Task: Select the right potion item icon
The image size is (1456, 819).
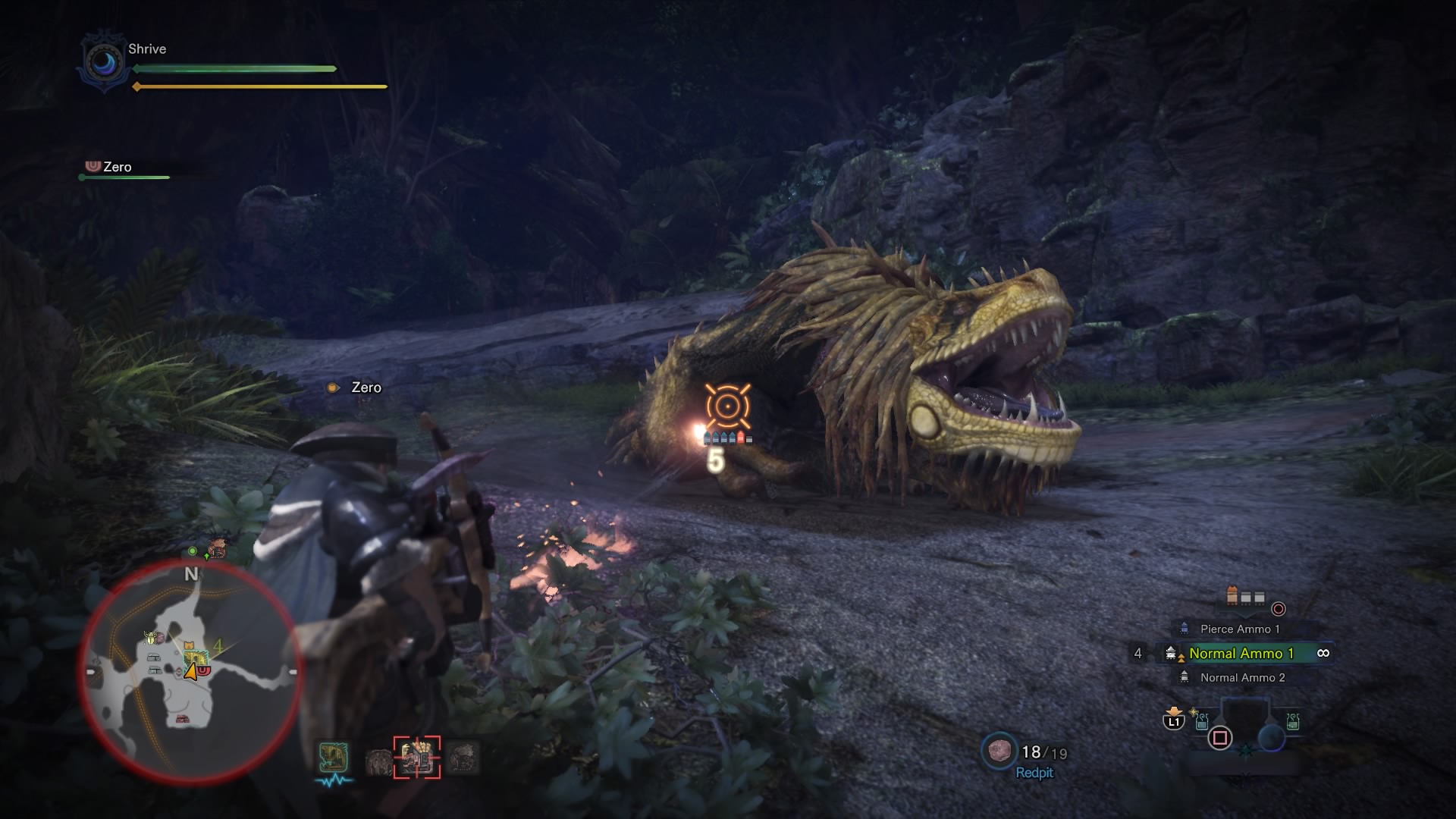Action: (1292, 721)
